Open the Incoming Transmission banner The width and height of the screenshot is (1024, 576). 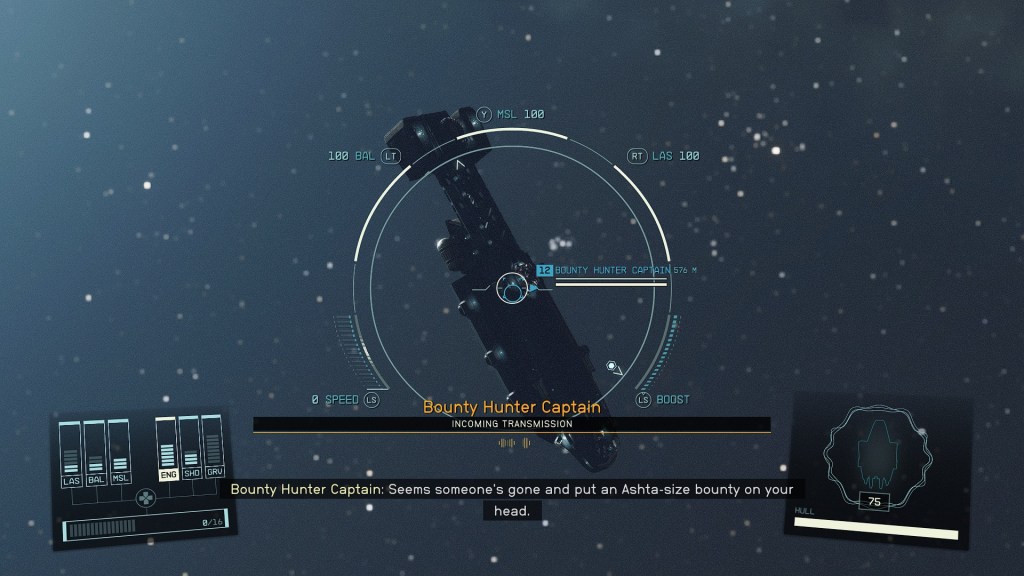click(x=511, y=424)
